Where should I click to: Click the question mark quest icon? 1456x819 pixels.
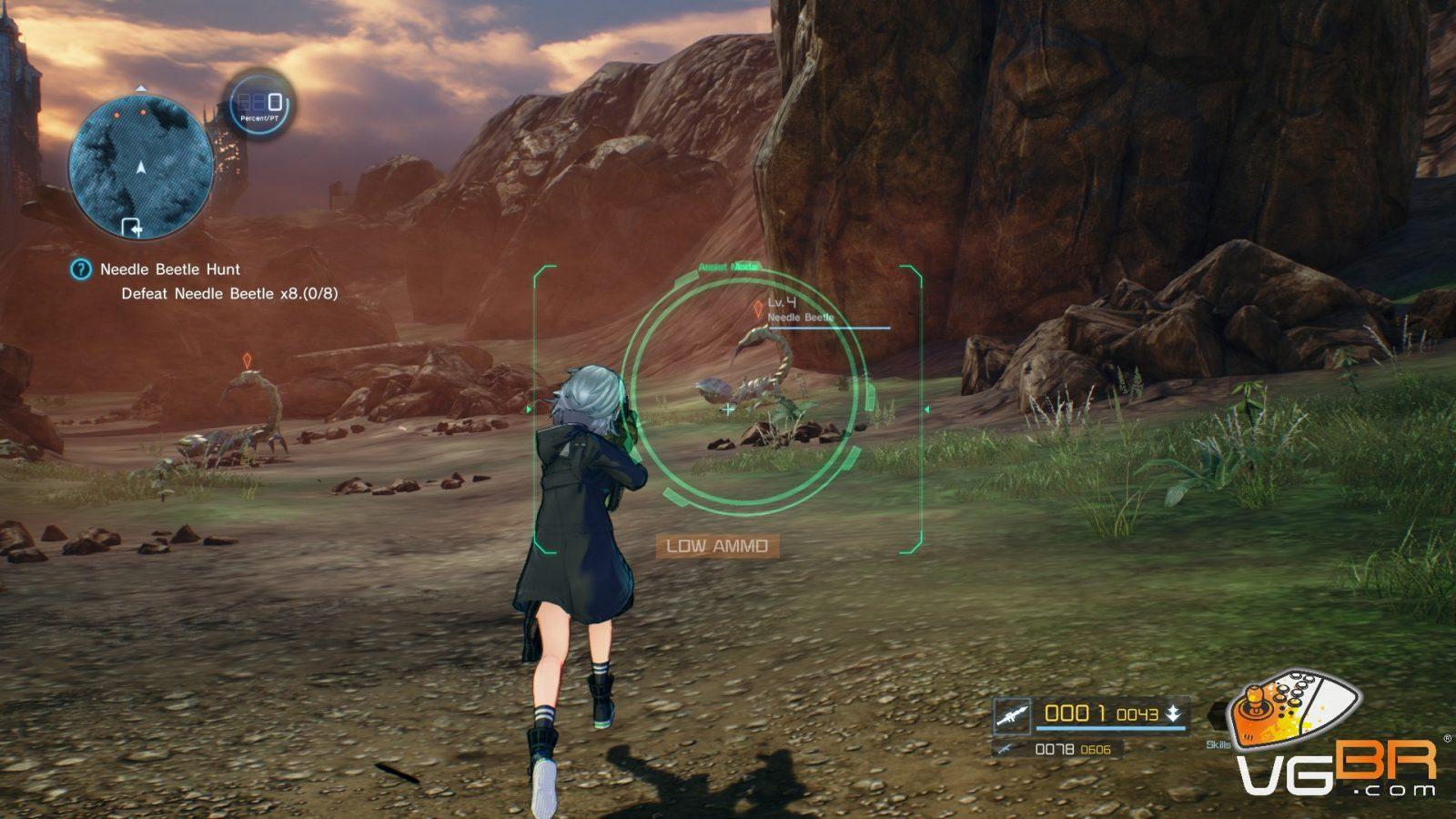point(81,269)
